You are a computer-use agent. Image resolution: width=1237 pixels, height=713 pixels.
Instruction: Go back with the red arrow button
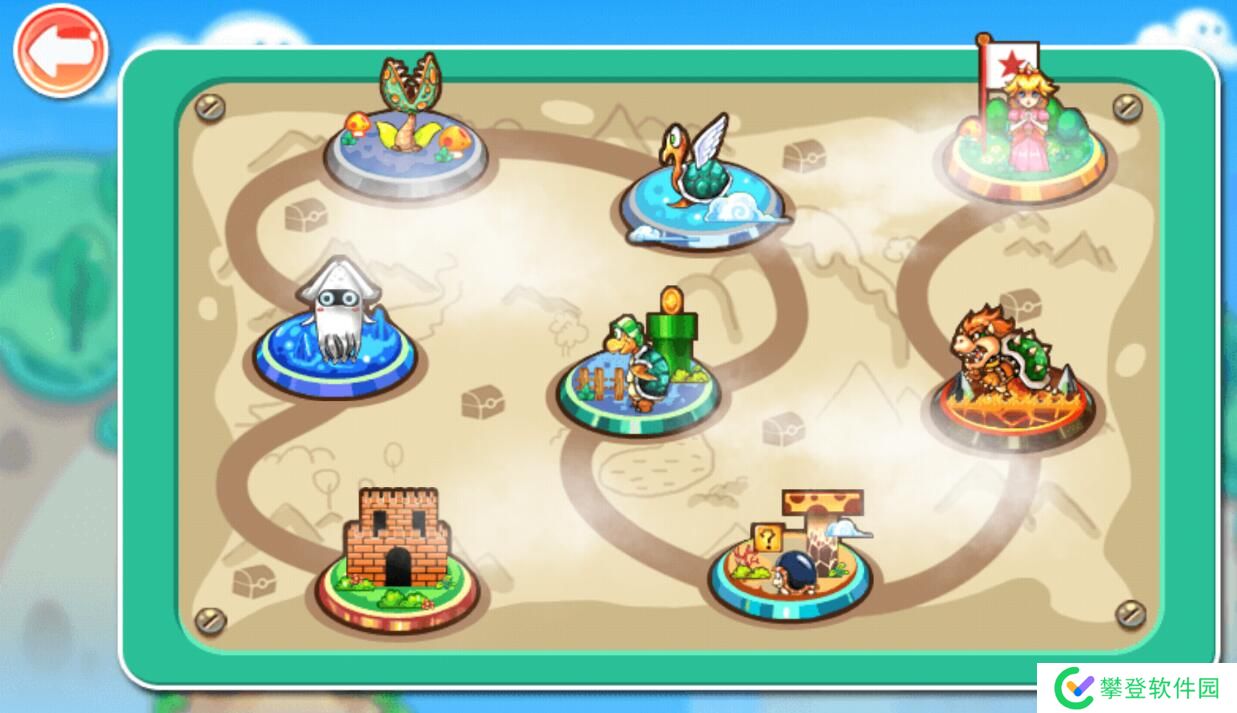click(60, 51)
